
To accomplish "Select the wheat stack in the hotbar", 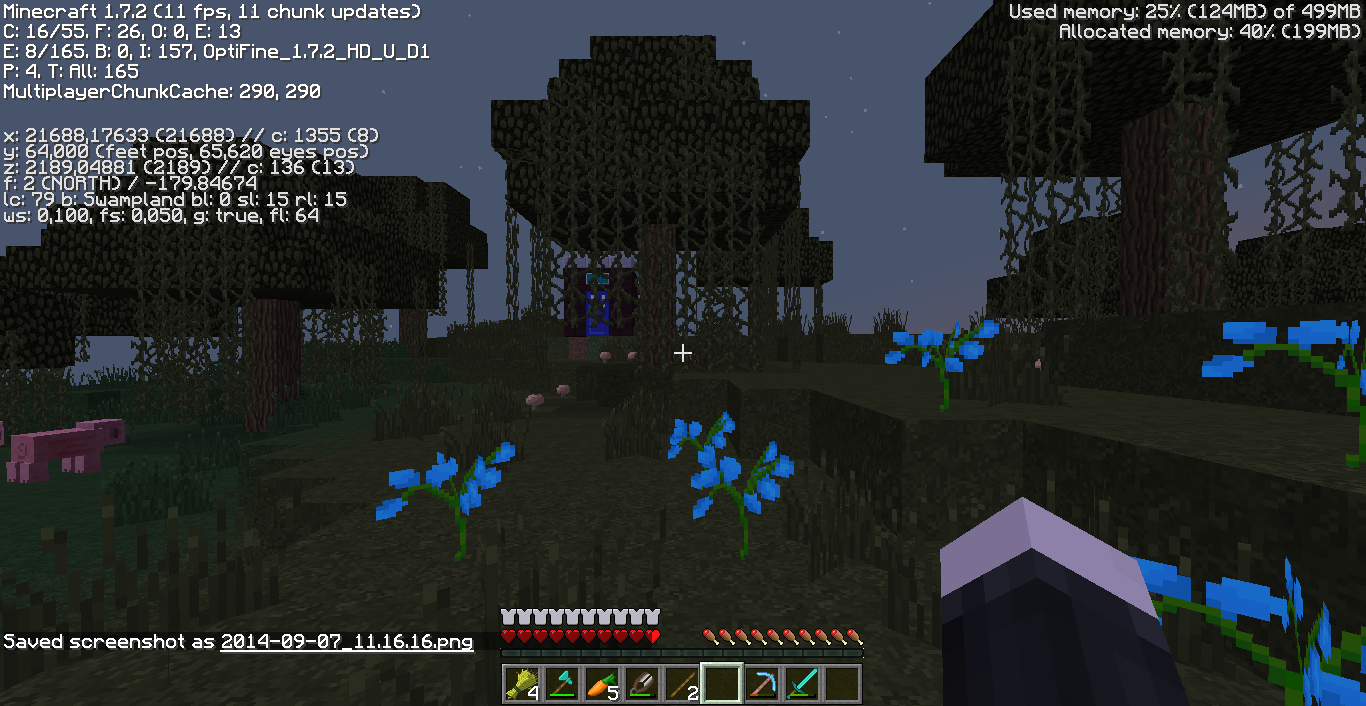I will click(521, 683).
